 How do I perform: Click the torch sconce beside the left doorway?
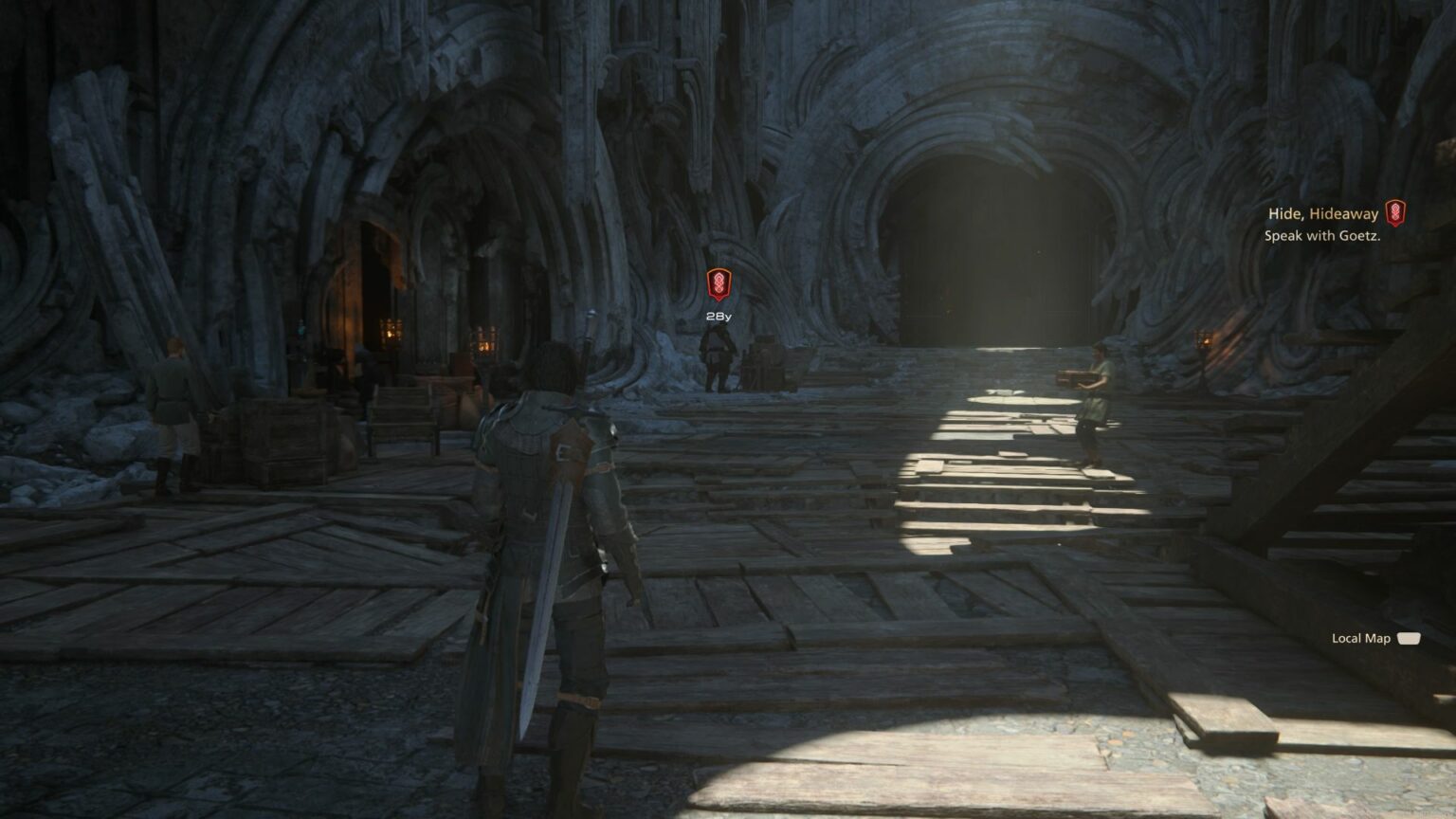coord(484,343)
